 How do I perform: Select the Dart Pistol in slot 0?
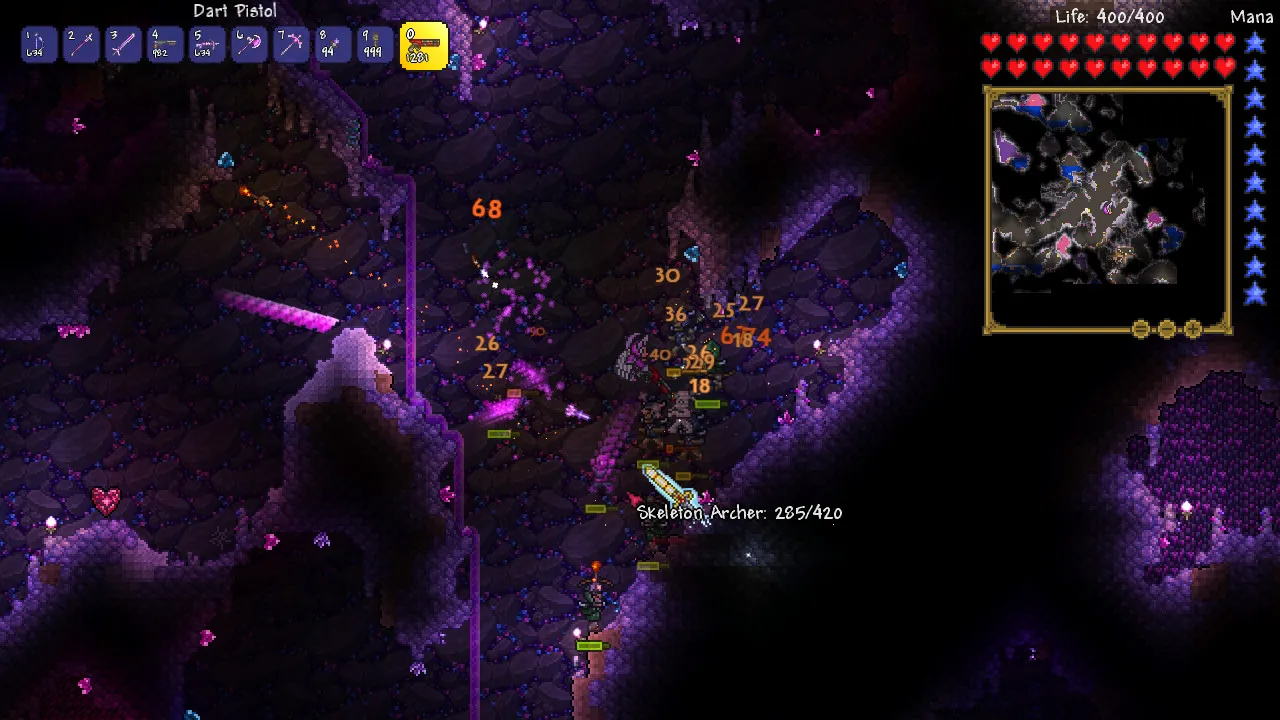423,45
